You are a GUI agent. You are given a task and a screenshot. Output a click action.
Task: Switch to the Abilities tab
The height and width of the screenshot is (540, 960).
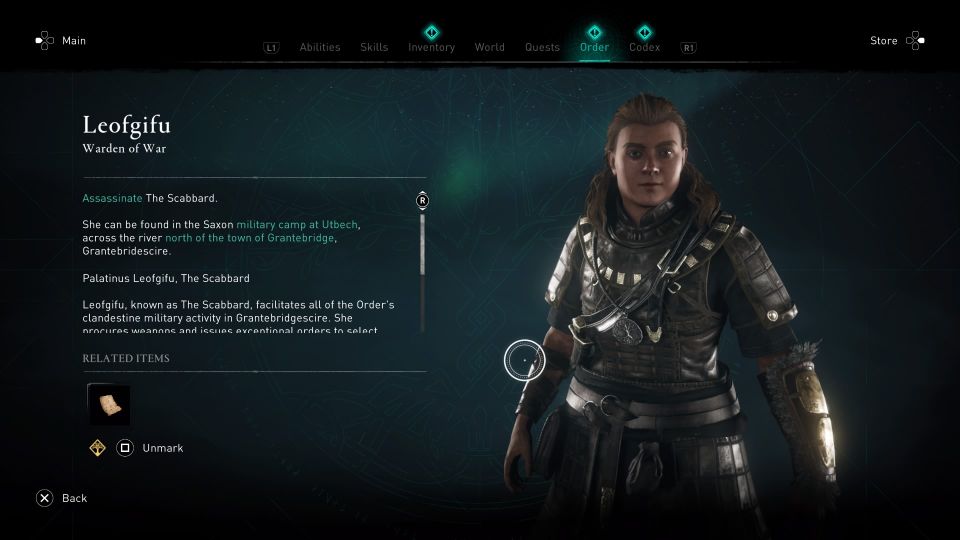point(320,47)
